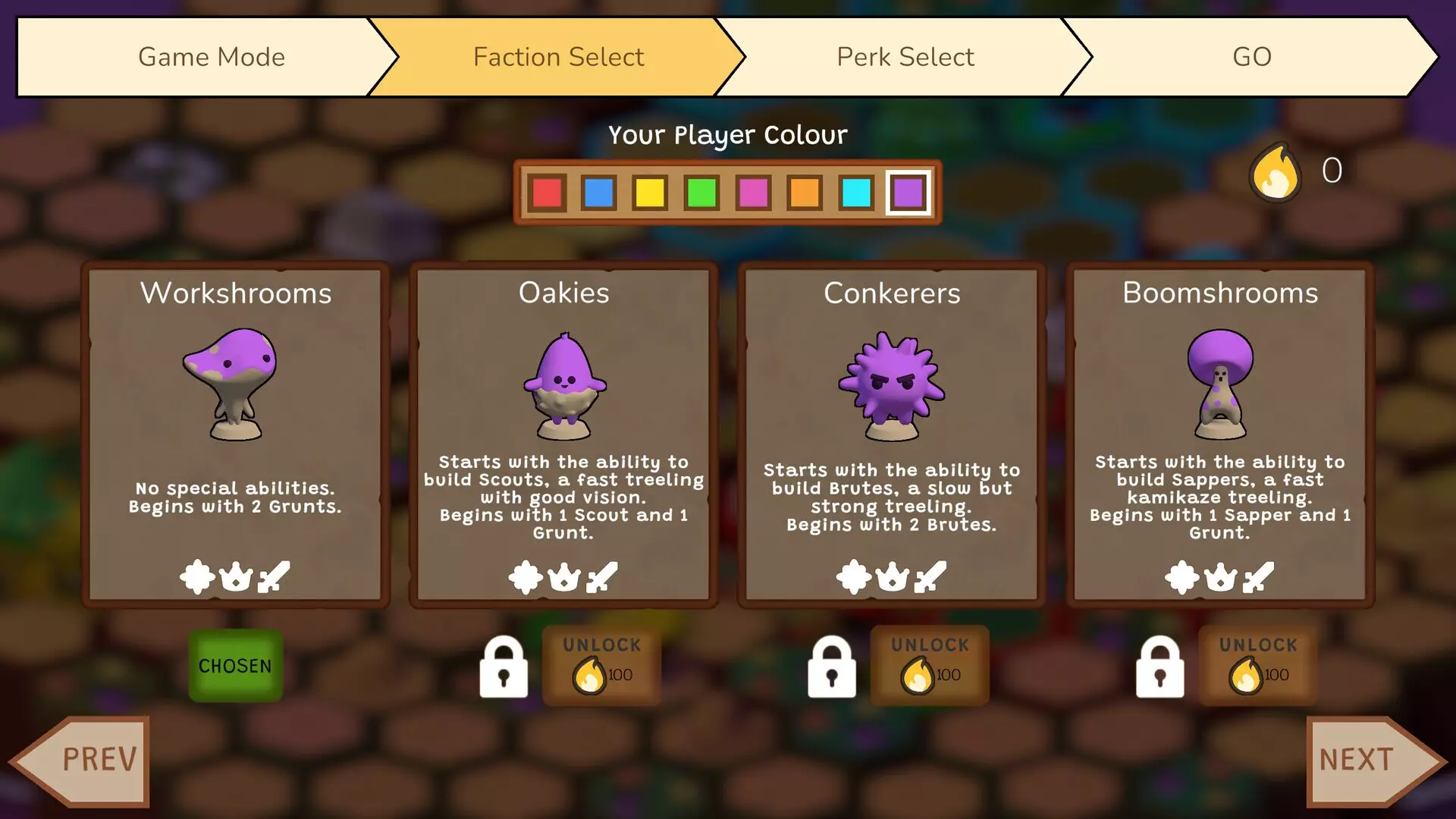Unlock the Oakies faction for 100

tap(601, 665)
